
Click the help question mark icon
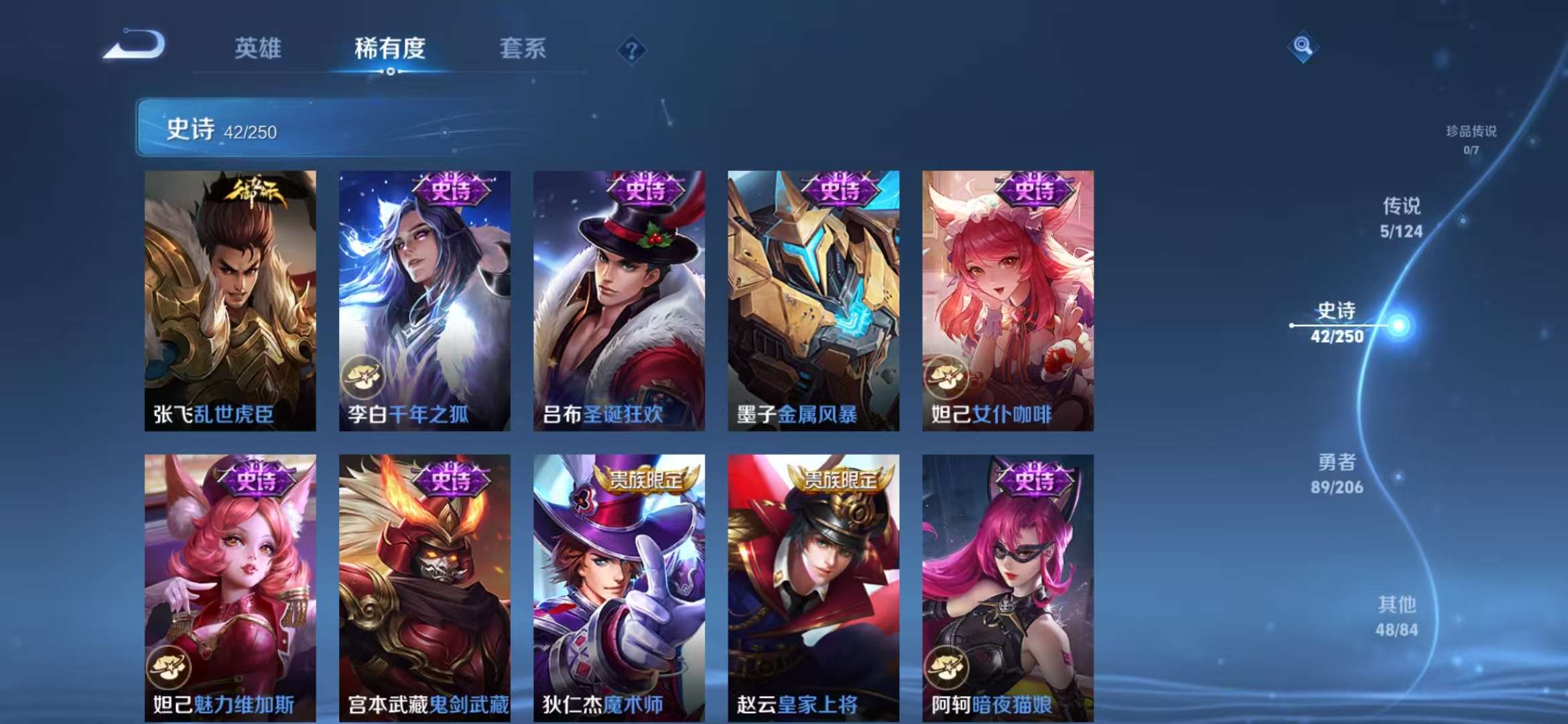pos(631,49)
